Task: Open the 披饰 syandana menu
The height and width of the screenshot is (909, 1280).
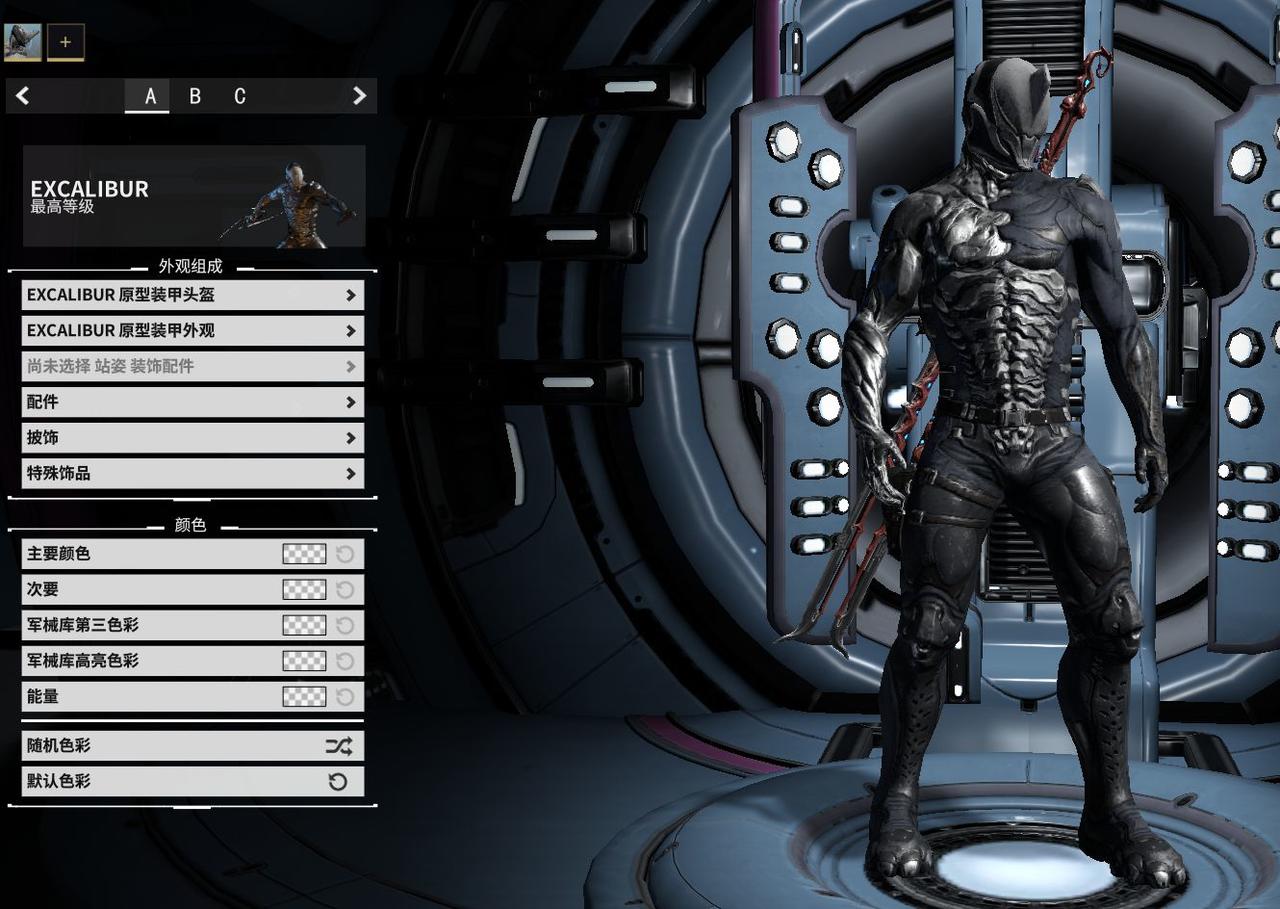Action: point(192,438)
